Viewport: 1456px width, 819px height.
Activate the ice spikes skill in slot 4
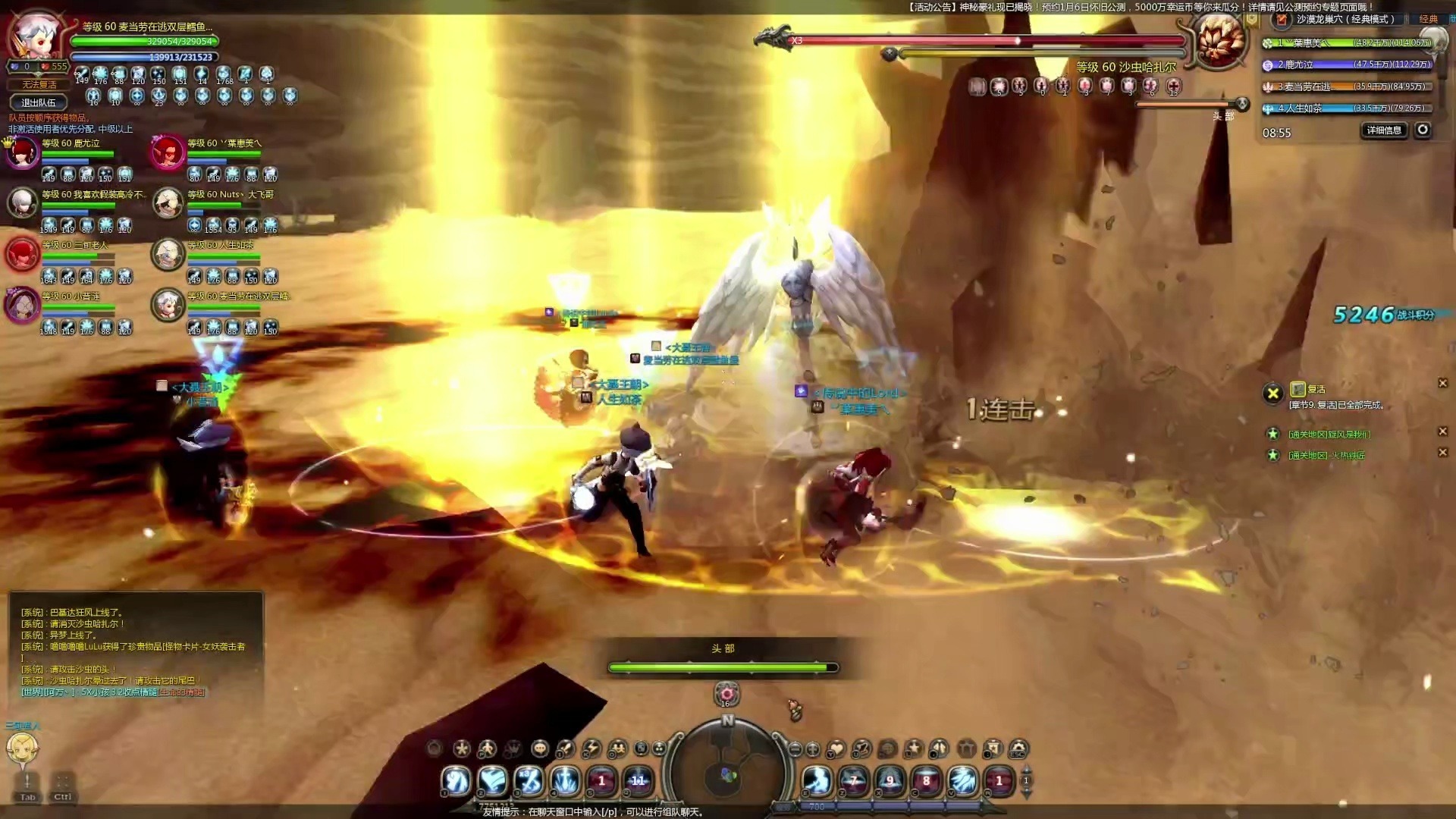565,780
